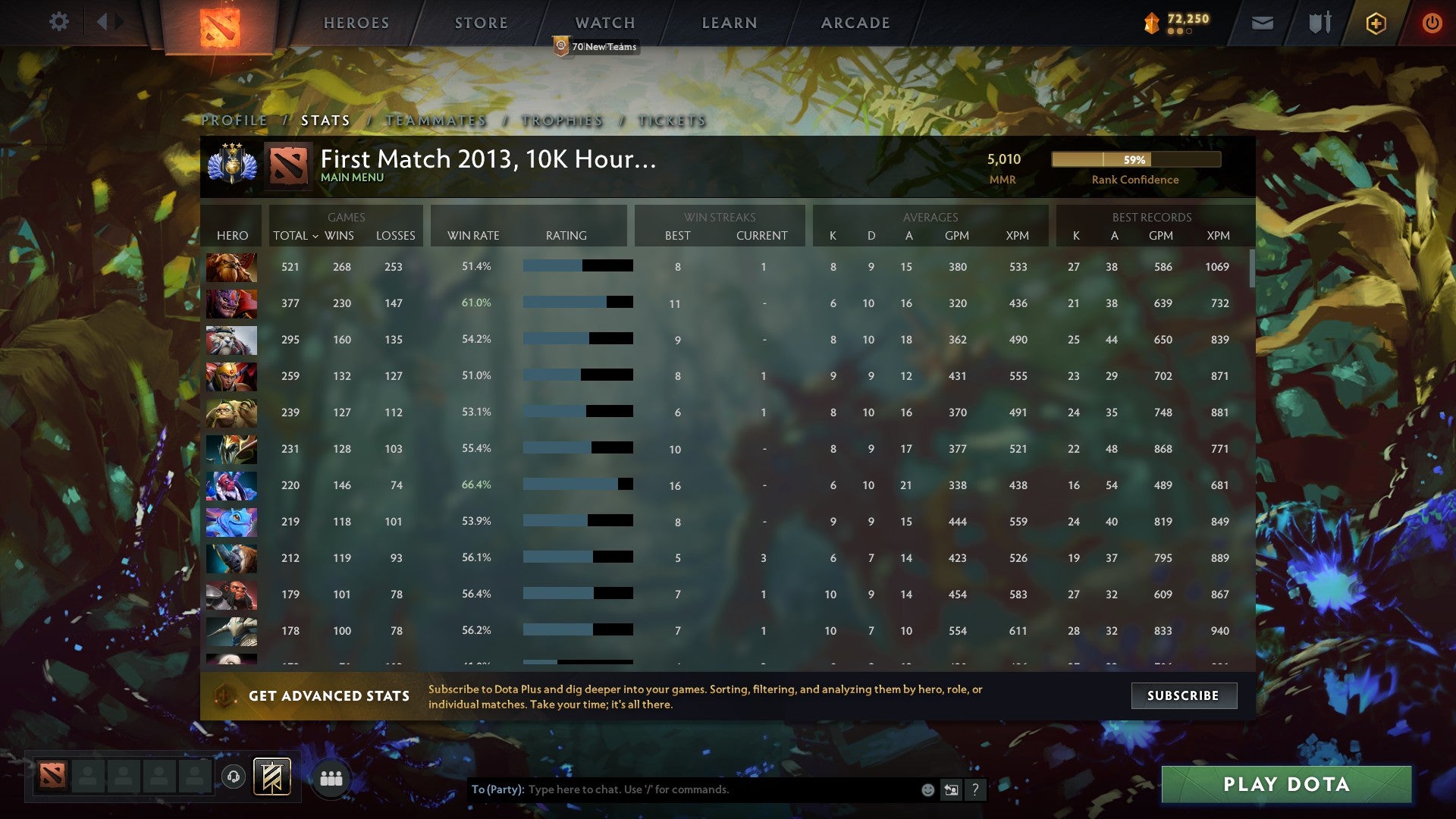Open the mail notifications envelope icon
Image resolution: width=1456 pixels, height=819 pixels.
click(x=1261, y=23)
